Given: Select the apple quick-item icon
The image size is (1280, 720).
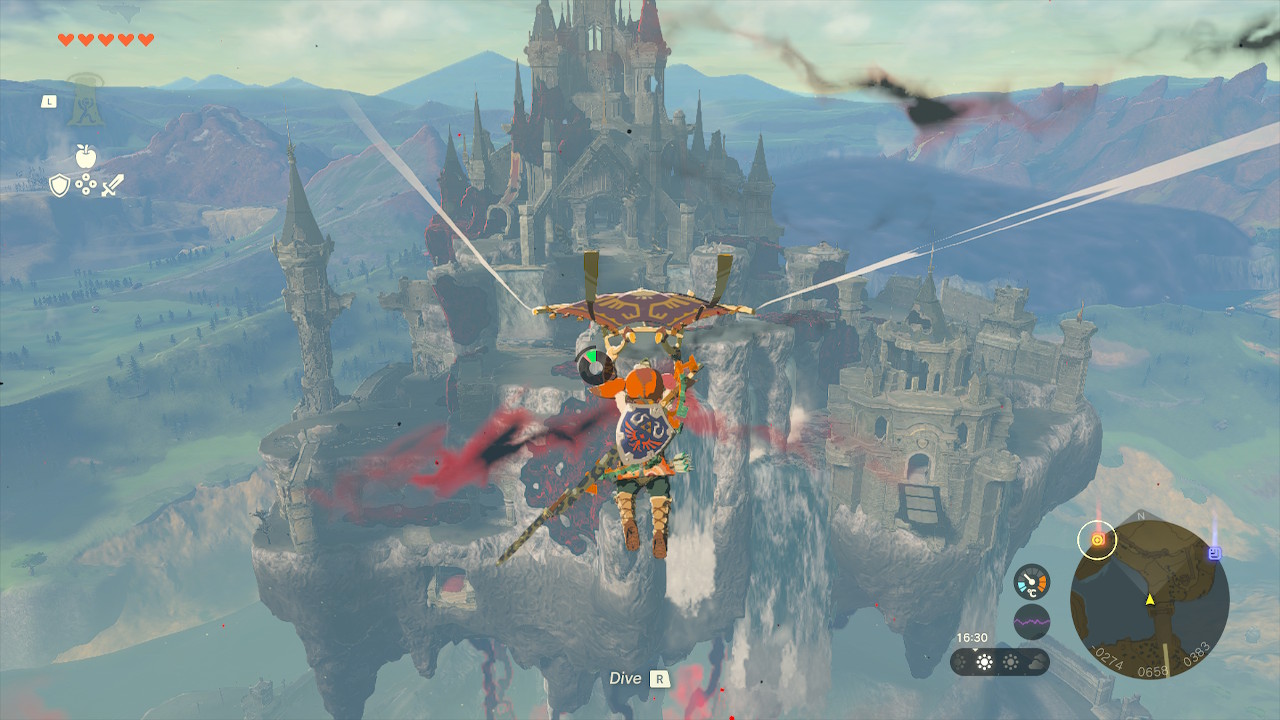Looking at the screenshot, I should pyautogui.click(x=85, y=156).
